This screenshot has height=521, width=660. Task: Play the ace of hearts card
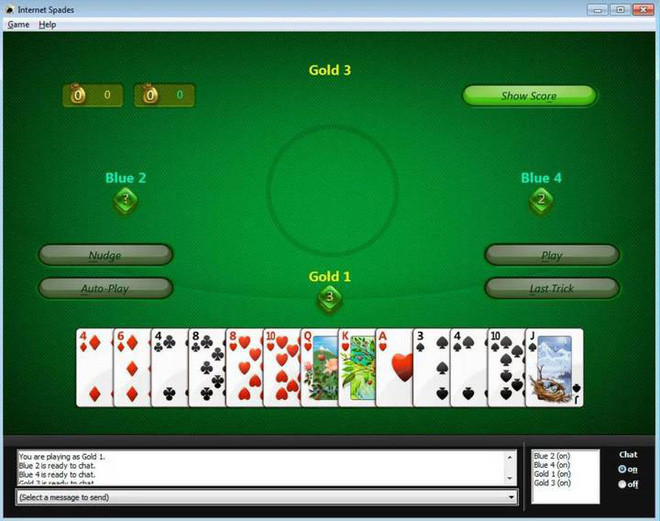(x=394, y=368)
